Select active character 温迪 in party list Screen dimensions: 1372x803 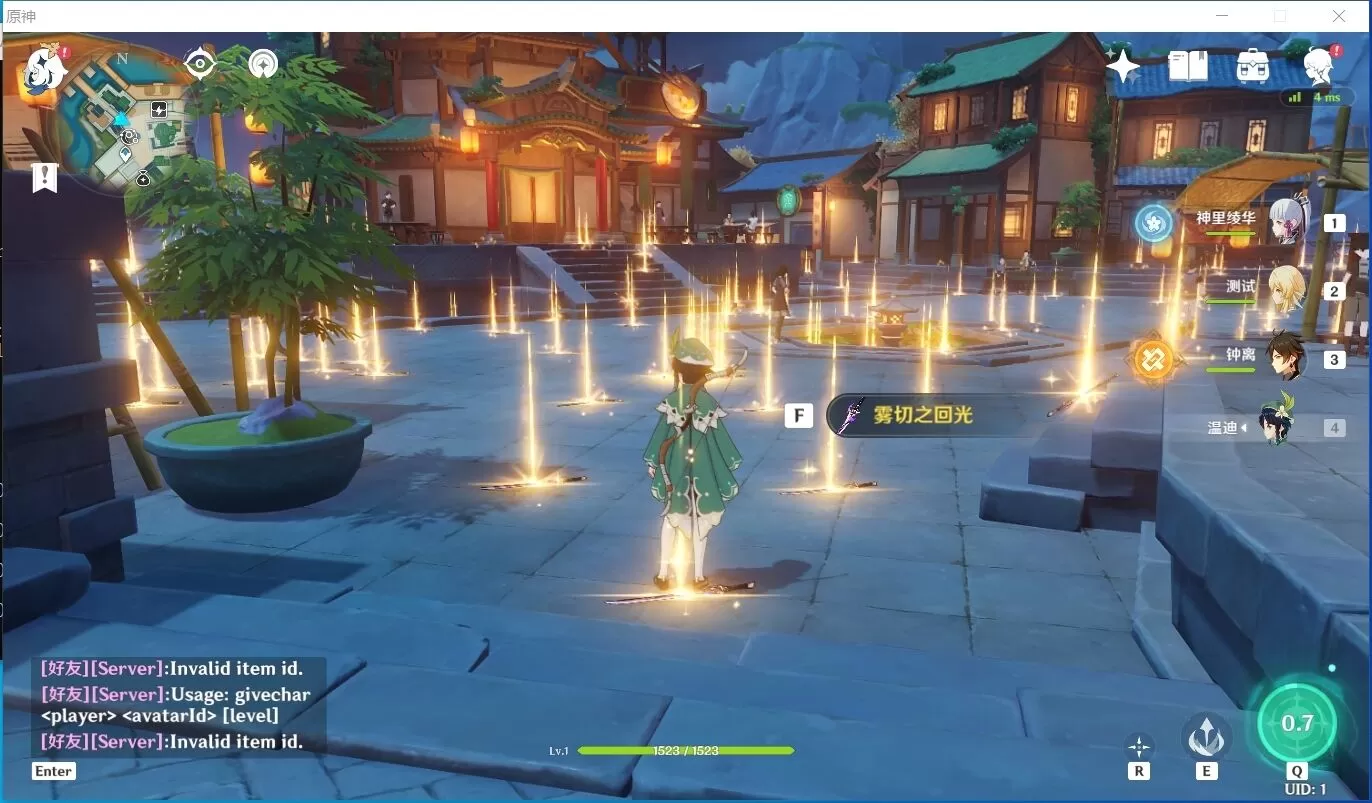(x=1277, y=426)
